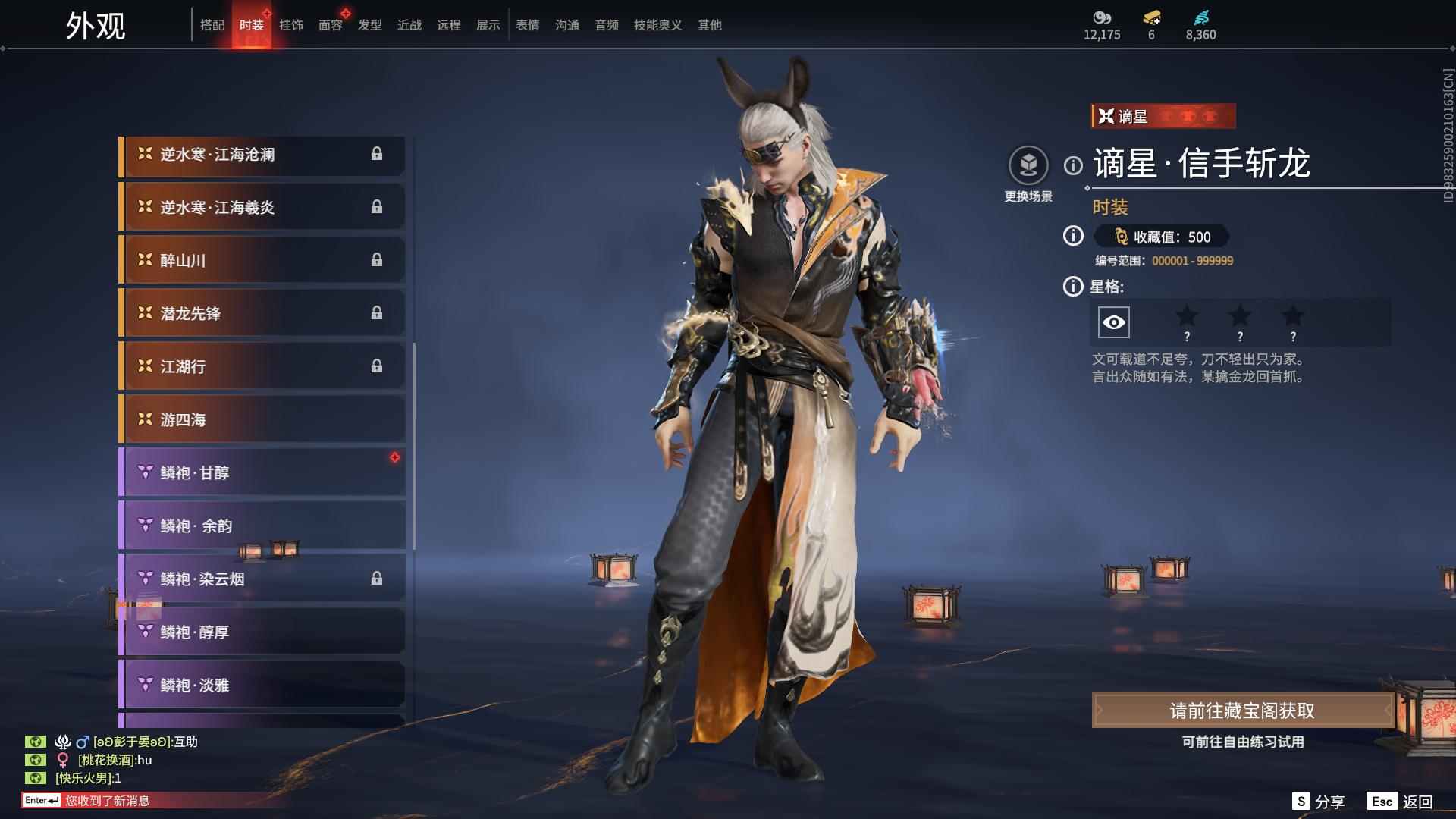Select the 面容 face tab
The width and height of the screenshot is (1456, 819).
coord(331,25)
